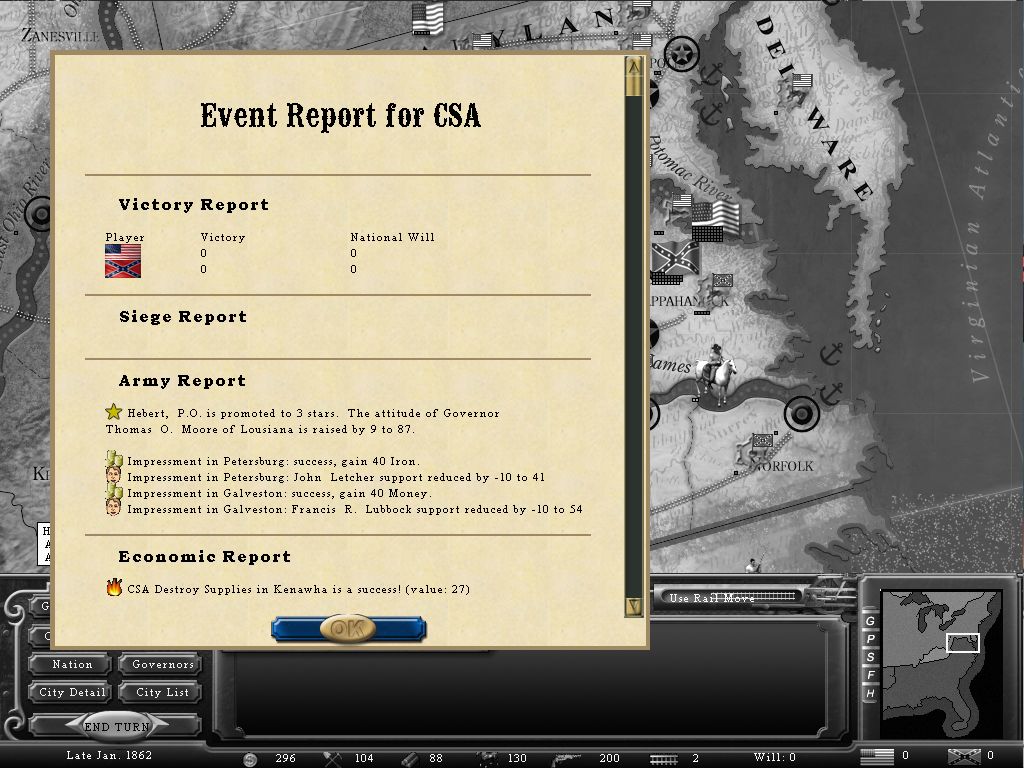The width and height of the screenshot is (1024, 768).
Task: Click the report's scroll-up arrow
Action: pos(633,67)
